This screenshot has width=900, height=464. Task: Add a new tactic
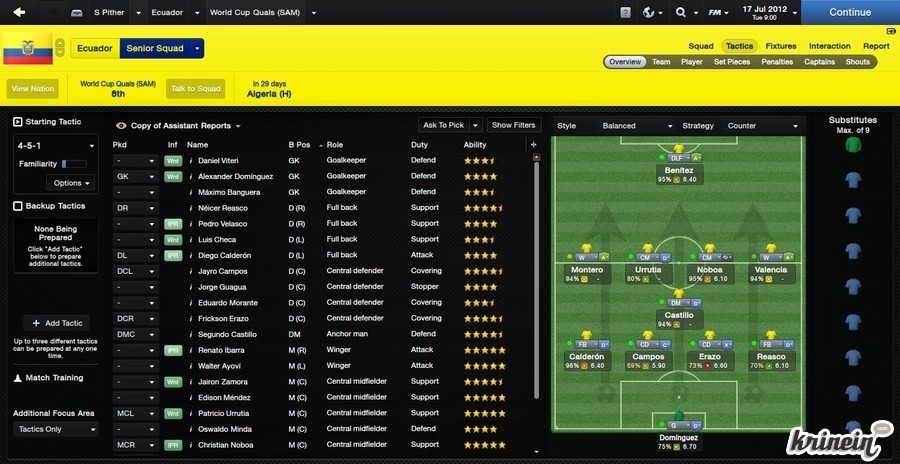coord(56,323)
